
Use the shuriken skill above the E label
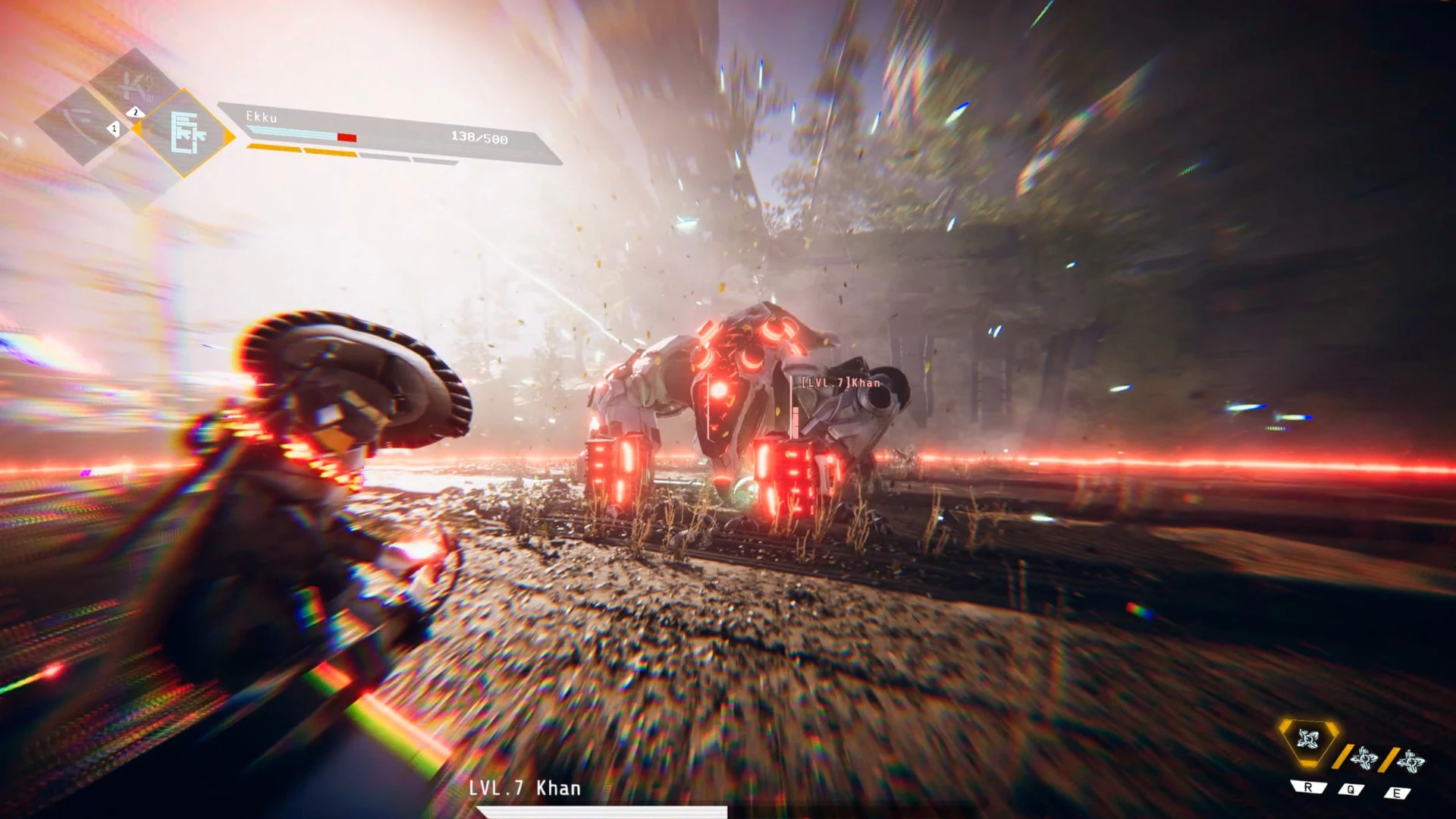point(1410,760)
